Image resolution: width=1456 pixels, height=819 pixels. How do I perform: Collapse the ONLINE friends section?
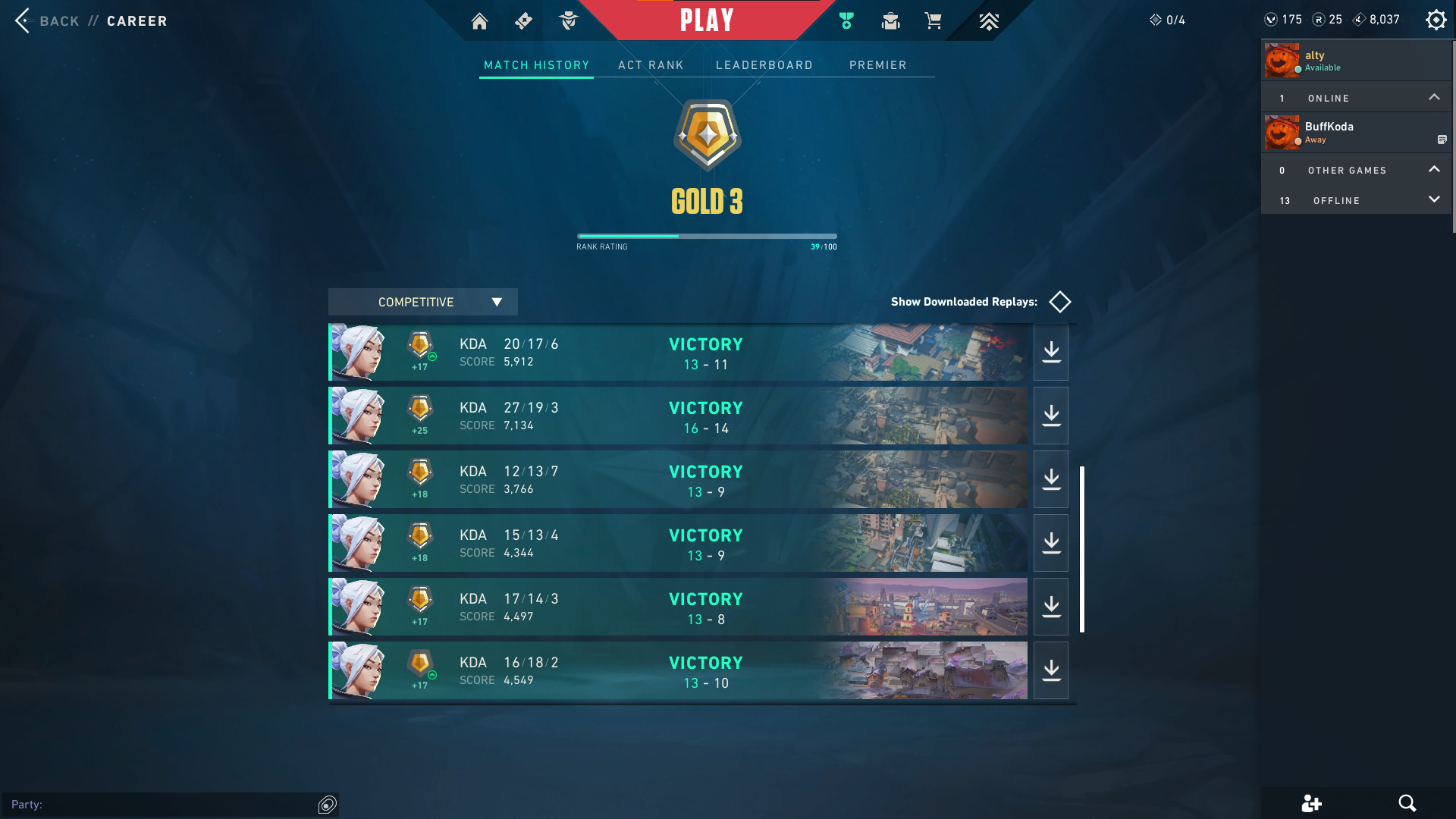1434,97
